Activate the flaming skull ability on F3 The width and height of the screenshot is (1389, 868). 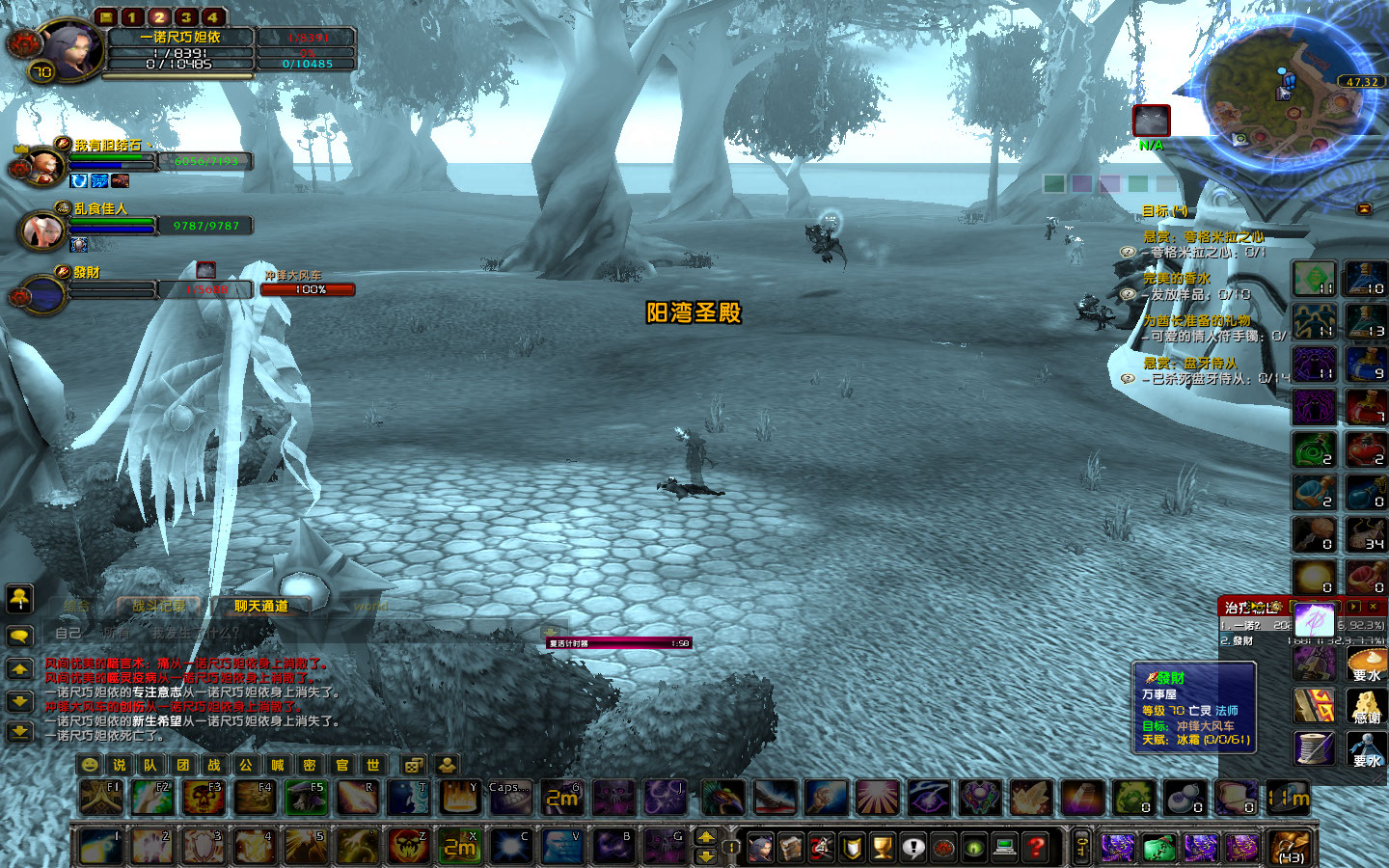point(204,799)
